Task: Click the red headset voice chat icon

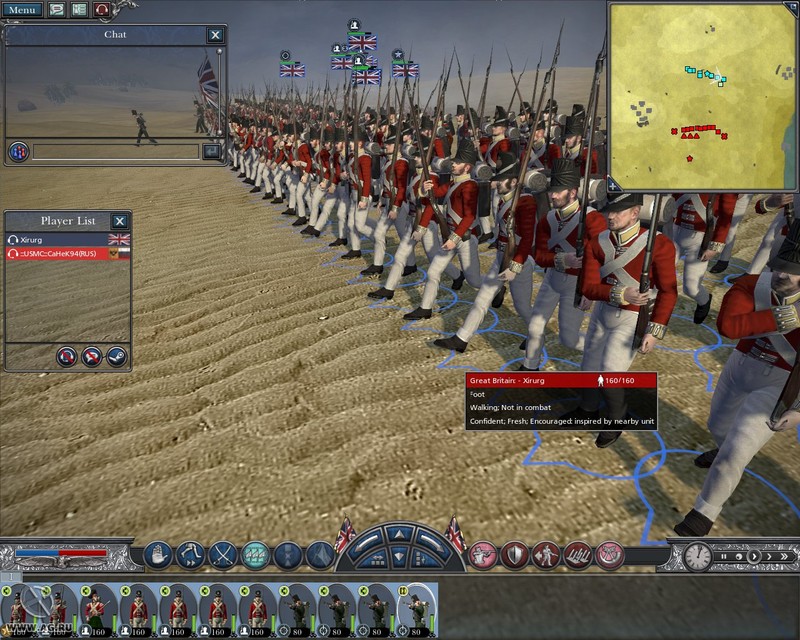Action: [x=102, y=10]
